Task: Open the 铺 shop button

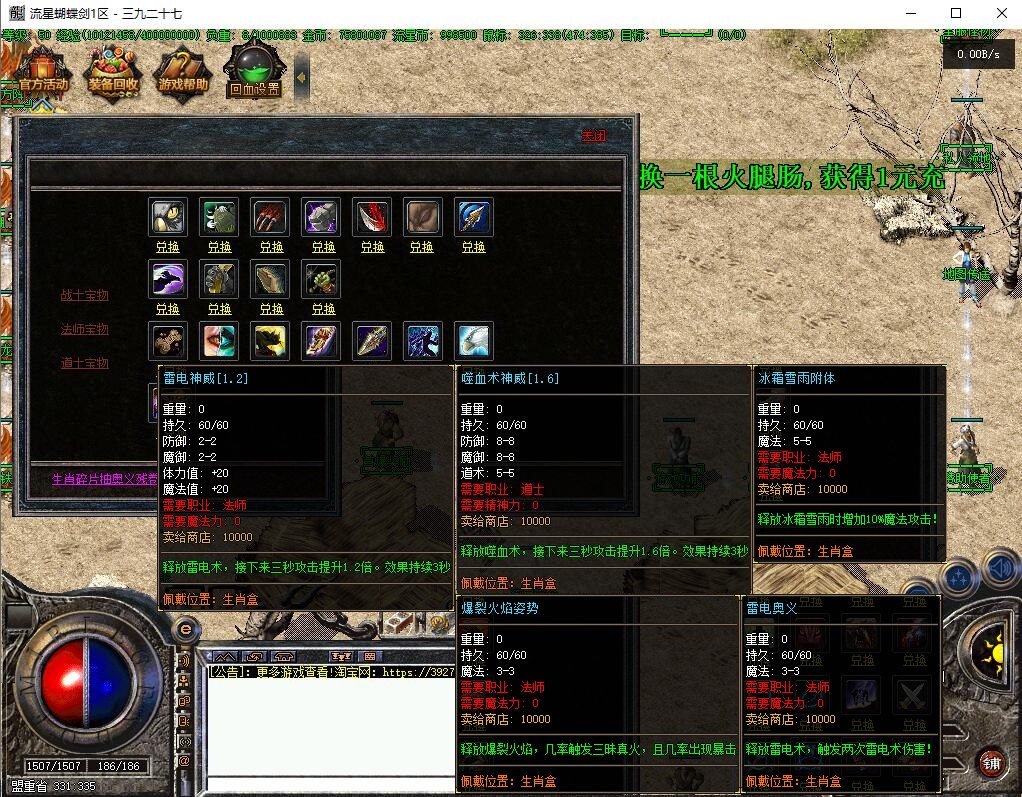Action: [991, 762]
